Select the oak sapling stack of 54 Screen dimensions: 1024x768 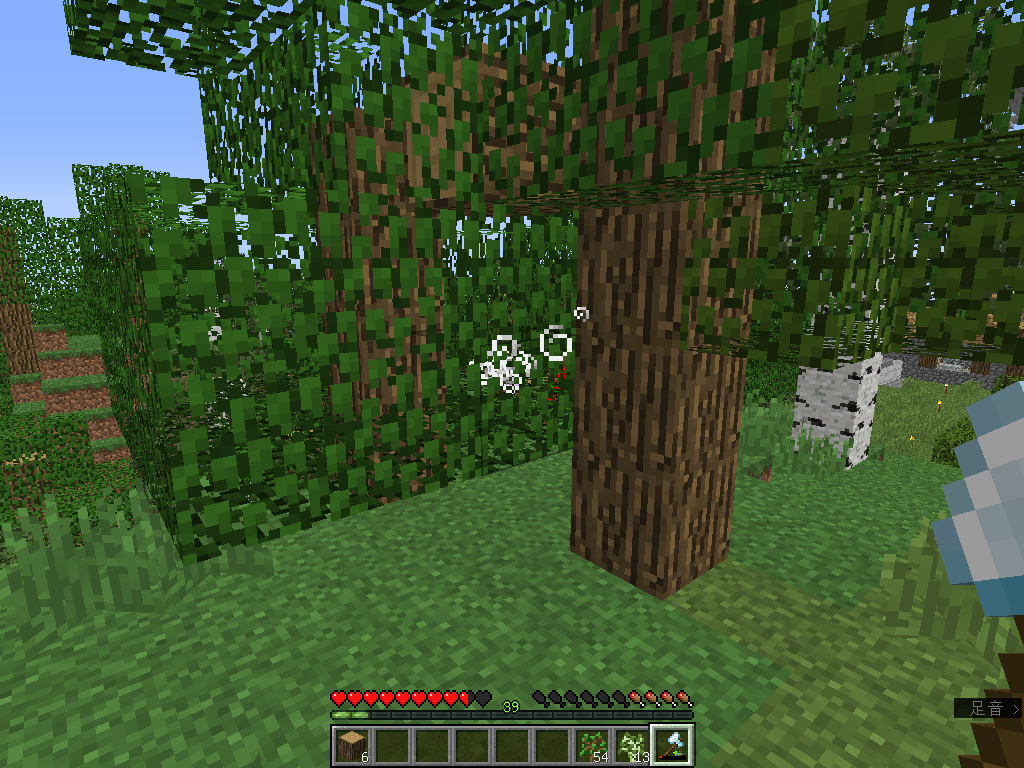coord(591,745)
